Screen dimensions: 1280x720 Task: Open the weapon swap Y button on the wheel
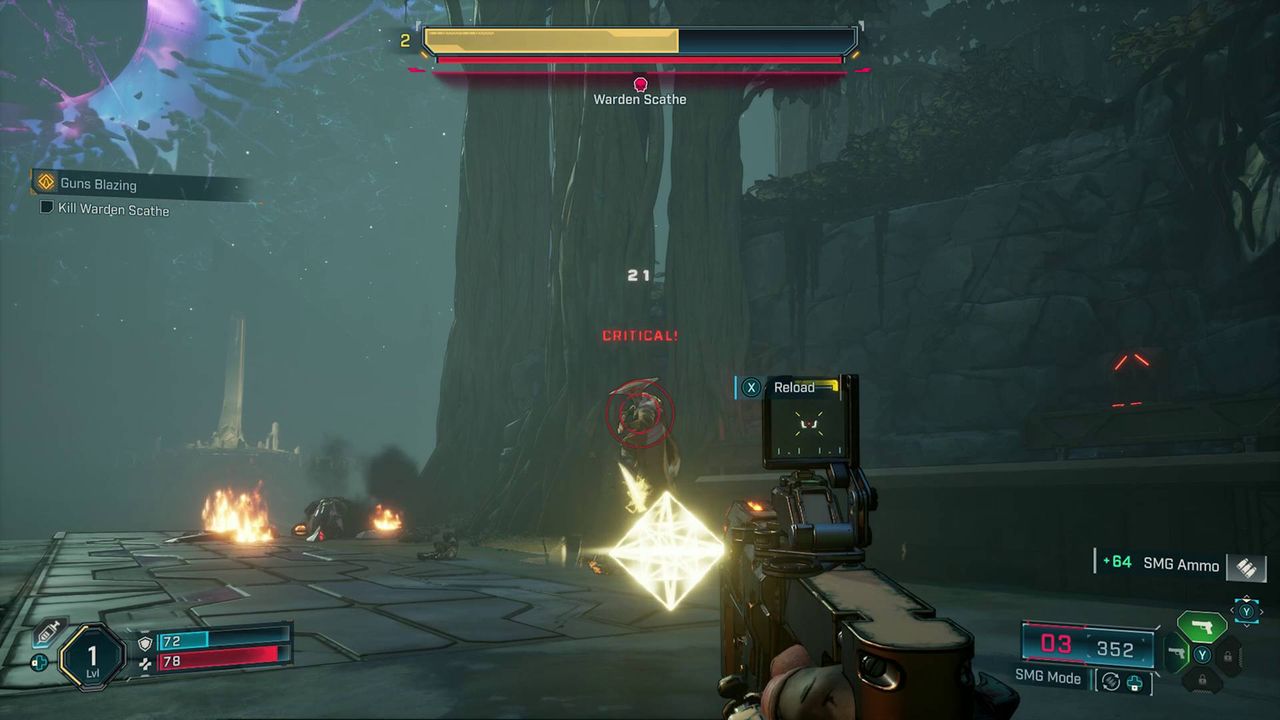click(x=1202, y=653)
